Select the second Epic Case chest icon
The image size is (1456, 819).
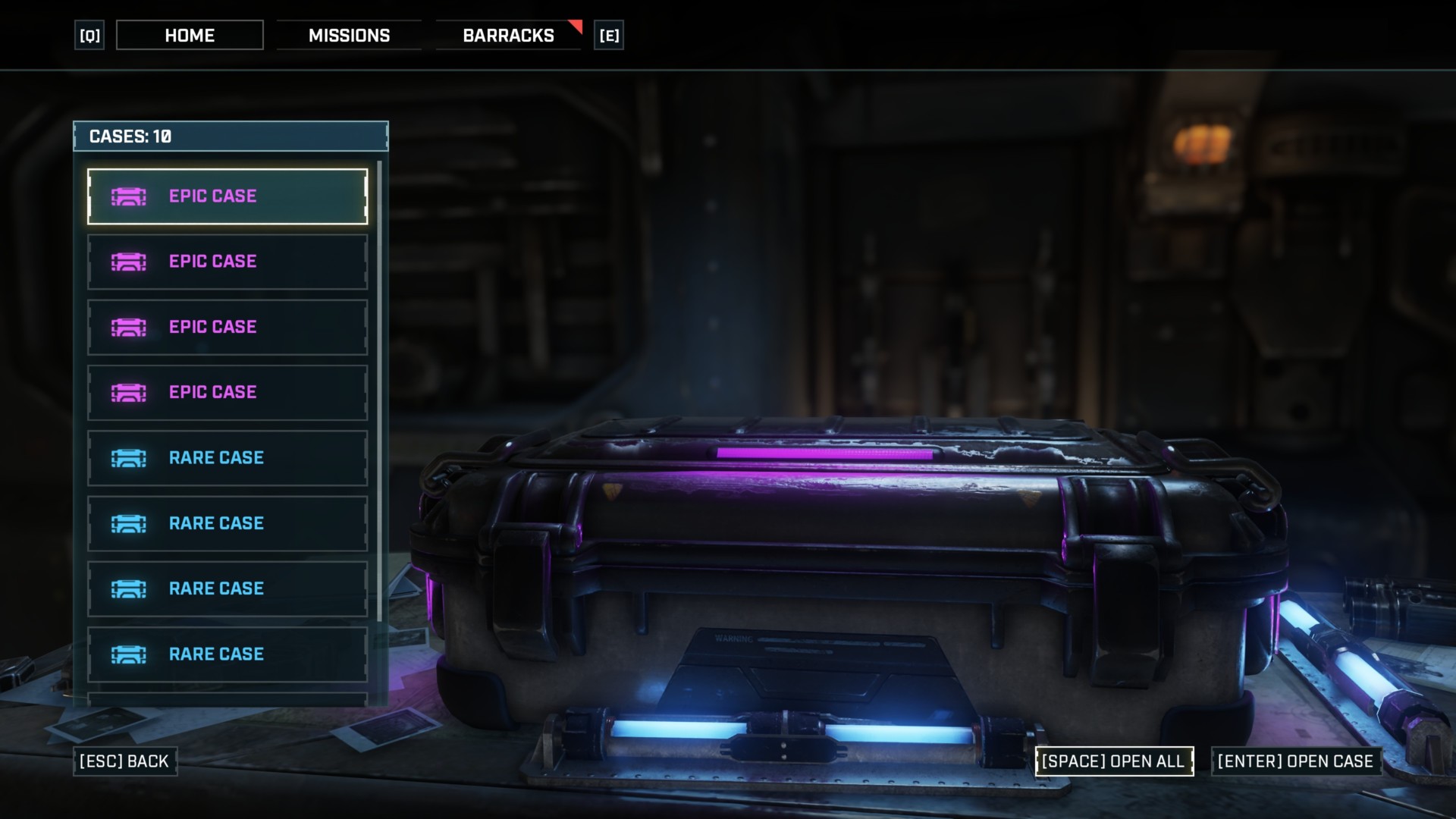coord(129,261)
